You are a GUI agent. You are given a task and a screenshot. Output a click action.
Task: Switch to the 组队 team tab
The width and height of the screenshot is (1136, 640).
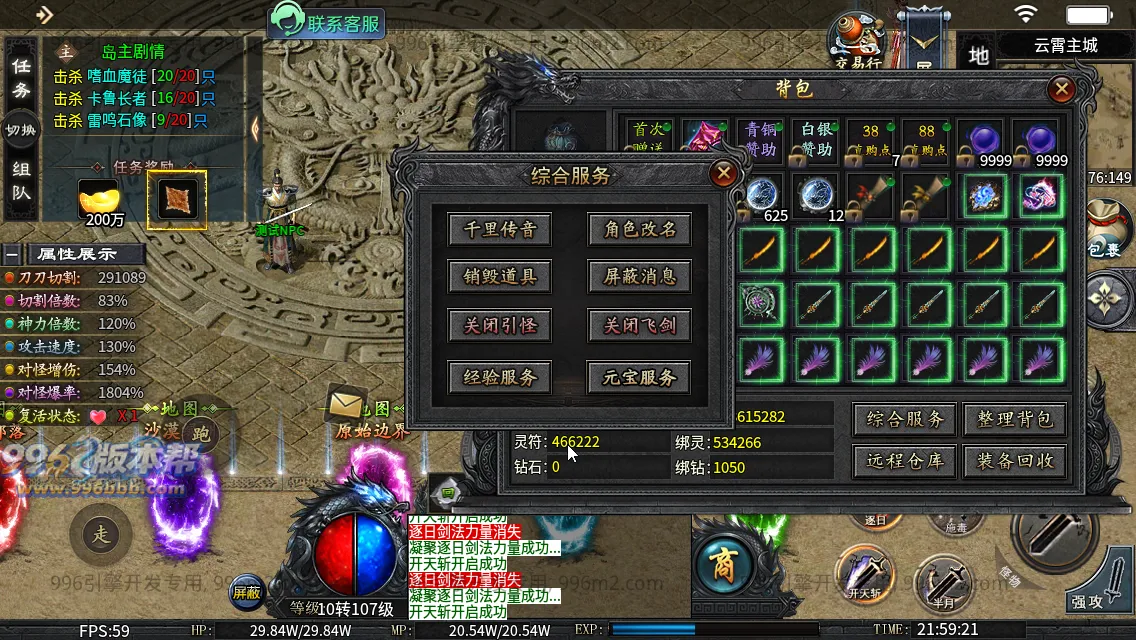(21, 181)
